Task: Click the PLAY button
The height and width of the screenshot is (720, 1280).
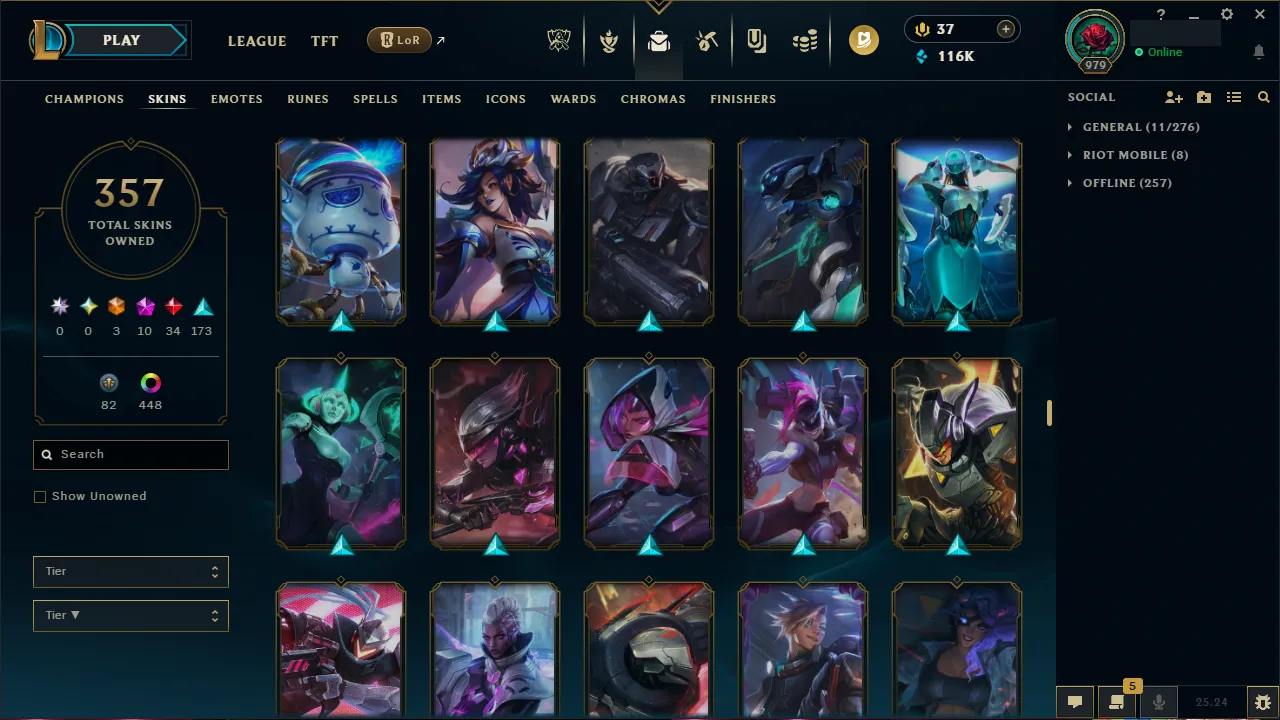Action: (x=121, y=40)
